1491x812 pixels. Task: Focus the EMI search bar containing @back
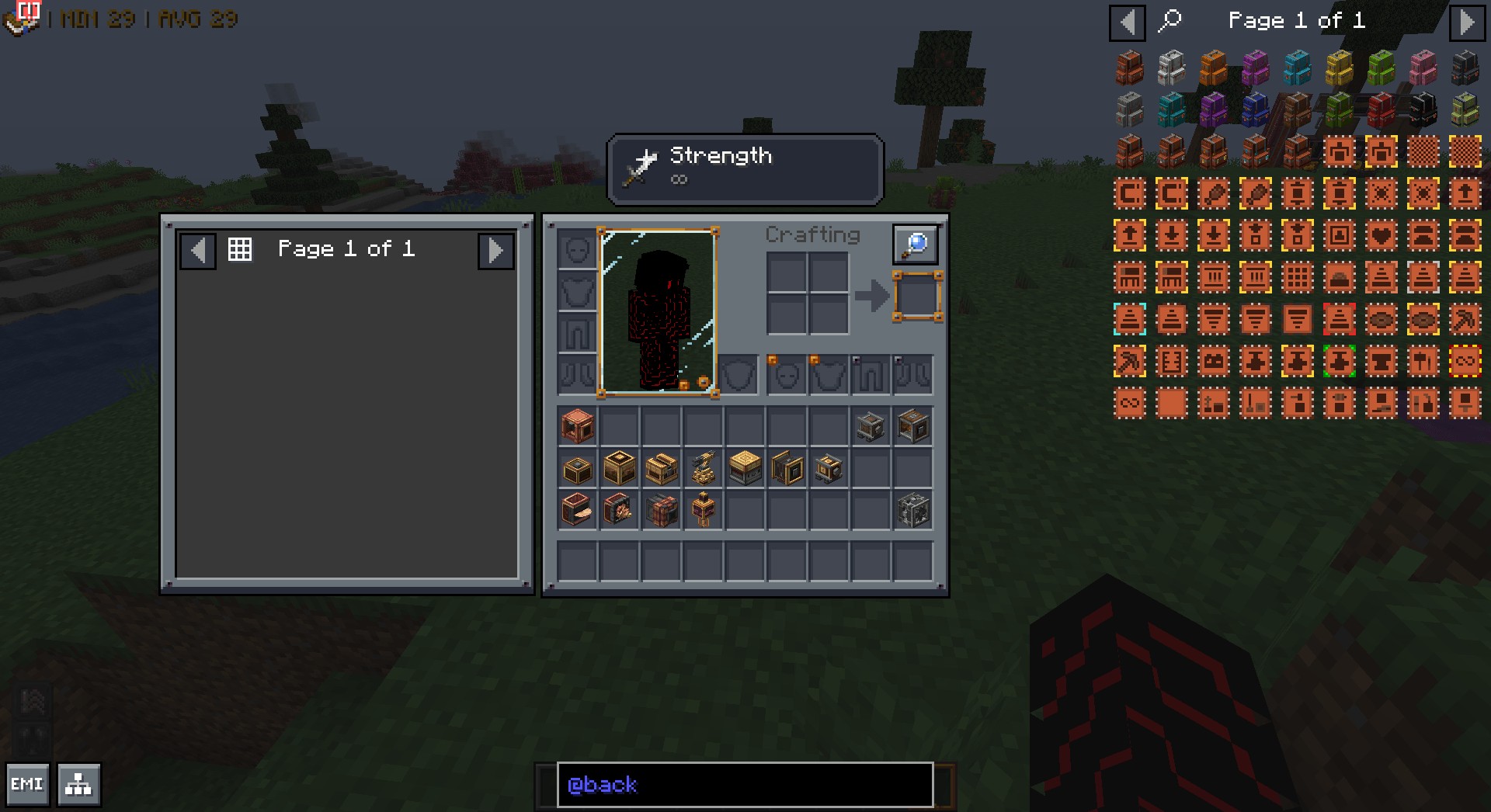coord(744,784)
